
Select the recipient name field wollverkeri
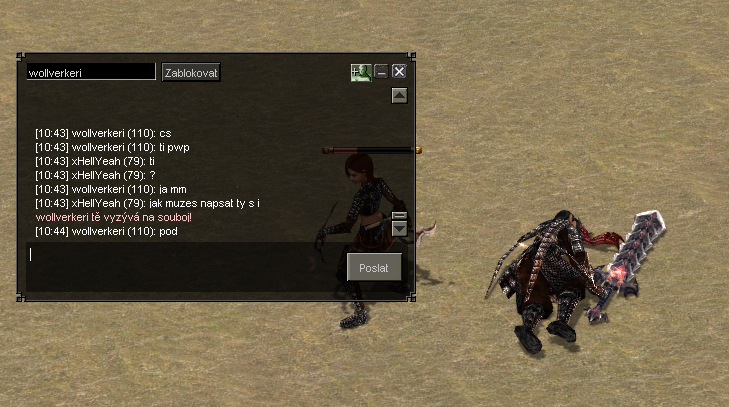coord(91,72)
